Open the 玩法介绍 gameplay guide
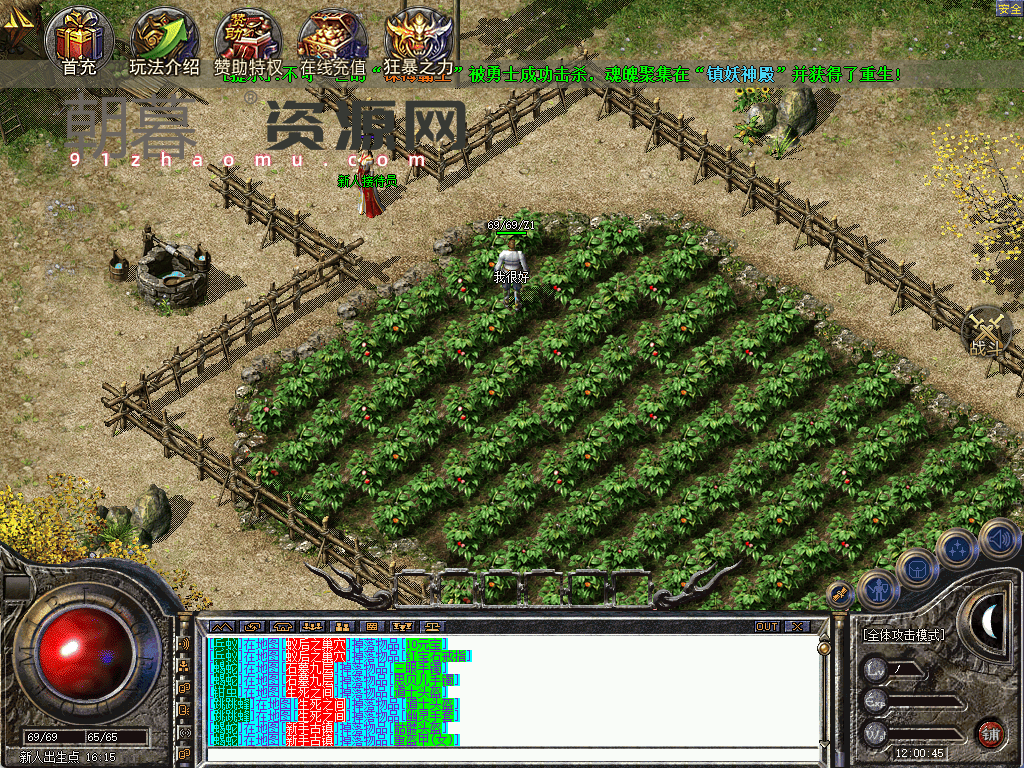 (x=164, y=38)
